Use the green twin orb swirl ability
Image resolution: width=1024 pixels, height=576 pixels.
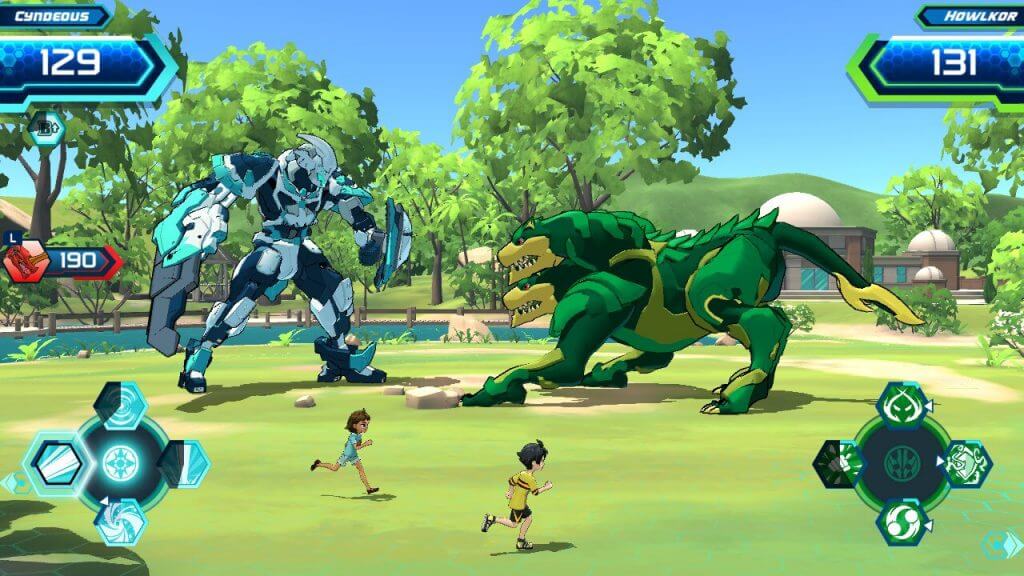[x=903, y=522]
